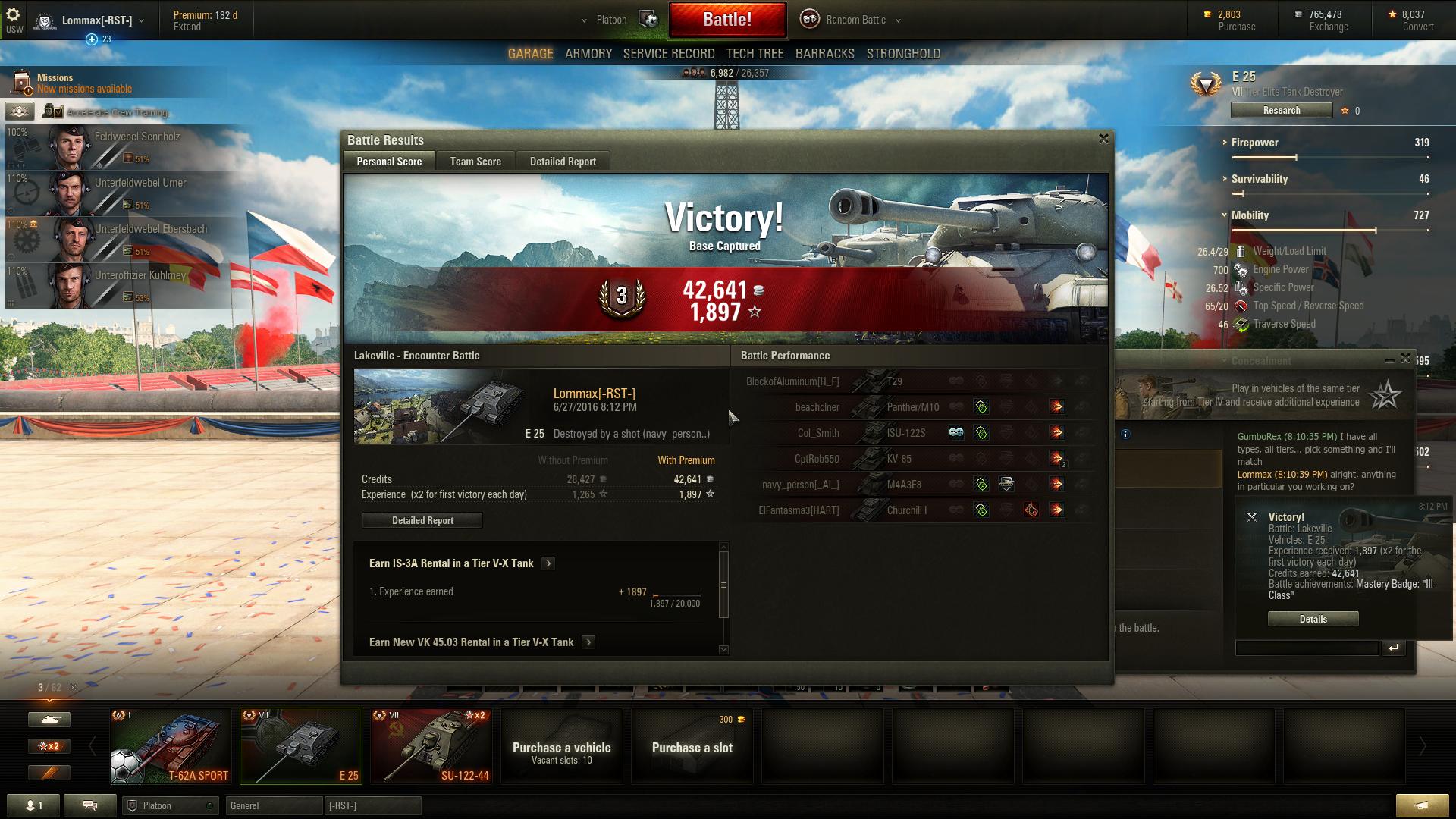The height and width of the screenshot is (819, 1456).
Task: Open the Service Record page
Action: (x=668, y=54)
